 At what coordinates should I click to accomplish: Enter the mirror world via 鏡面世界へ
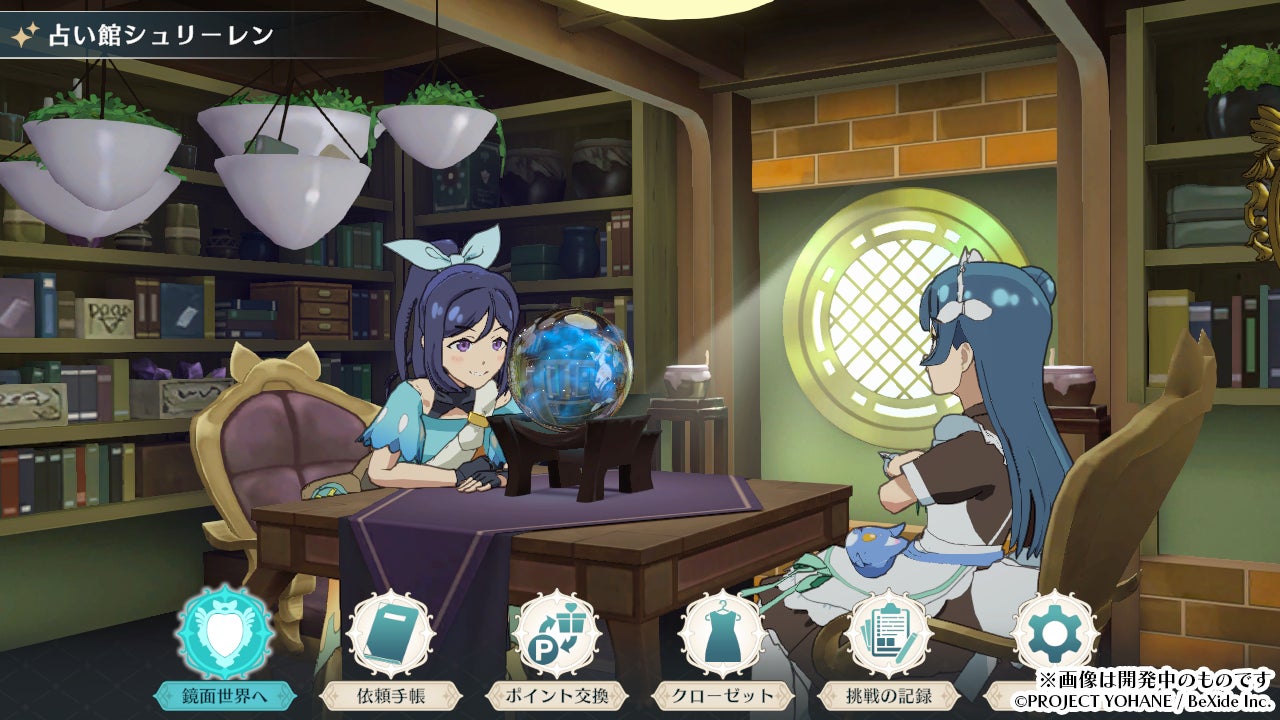point(224,634)
